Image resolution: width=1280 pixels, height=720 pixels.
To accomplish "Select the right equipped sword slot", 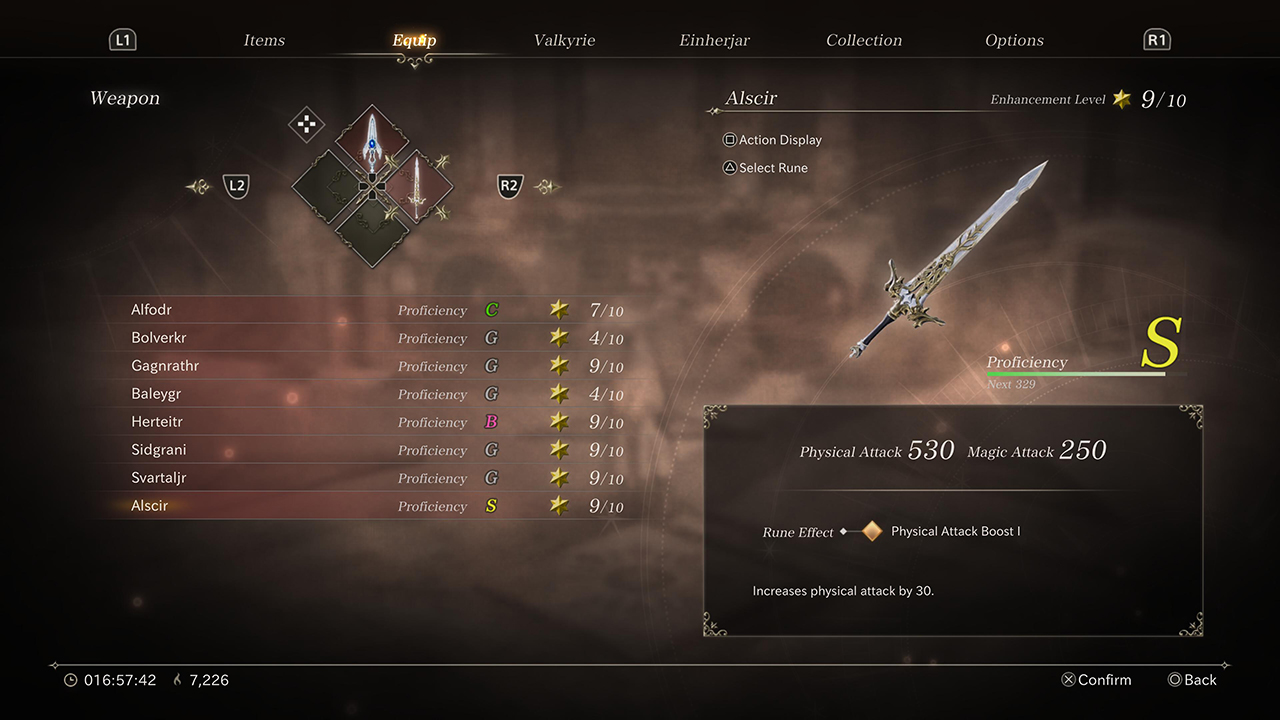I will [415, 186].
